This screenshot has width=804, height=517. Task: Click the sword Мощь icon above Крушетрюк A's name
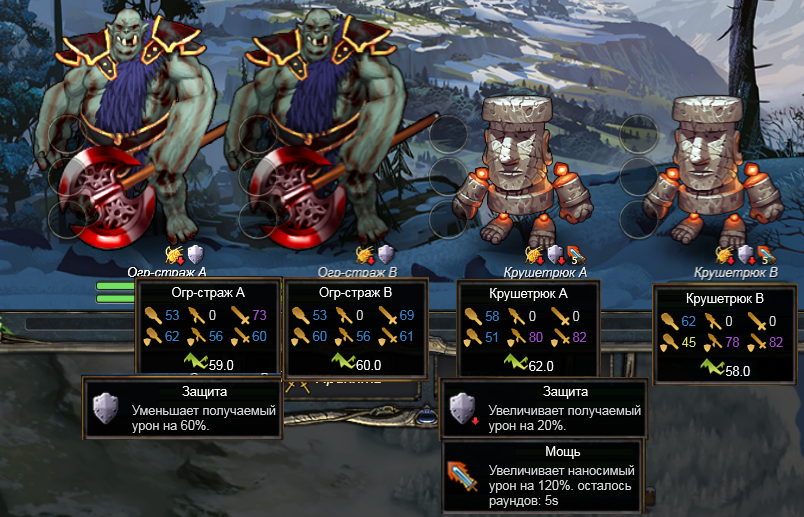[x=575, y=255]
